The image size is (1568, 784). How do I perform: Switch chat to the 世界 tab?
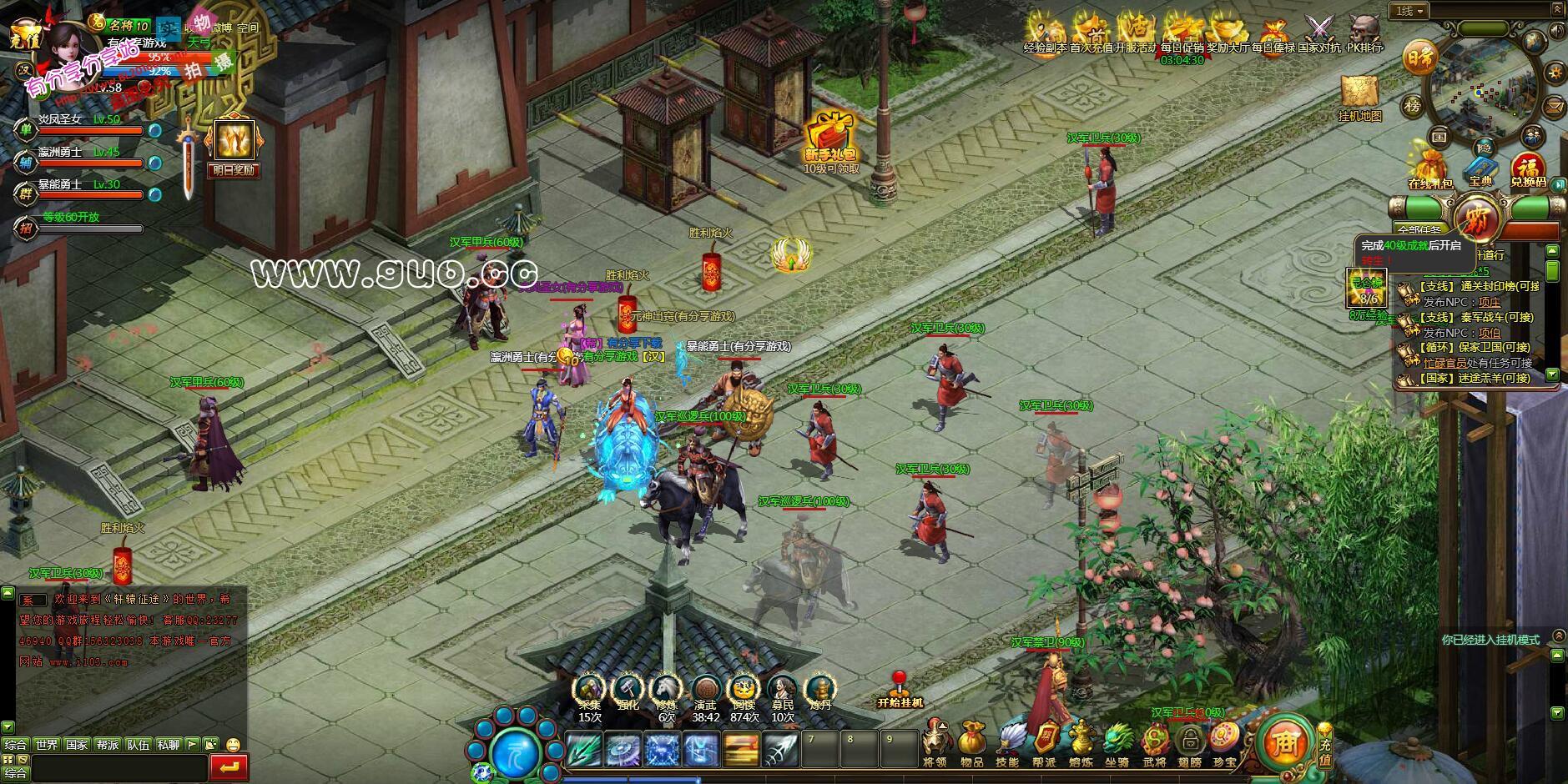click(47, 744)
